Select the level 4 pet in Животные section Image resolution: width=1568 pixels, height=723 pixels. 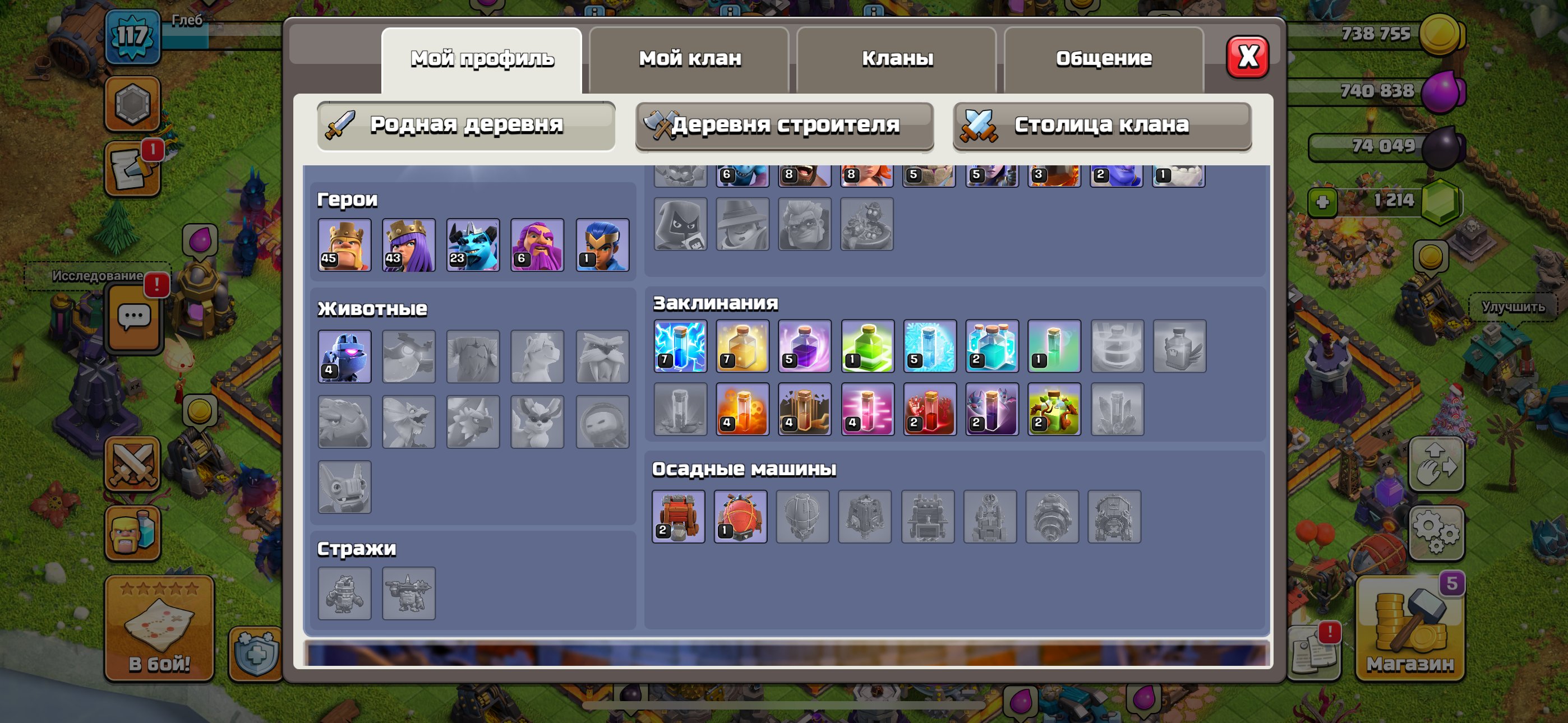coord(344,356)
